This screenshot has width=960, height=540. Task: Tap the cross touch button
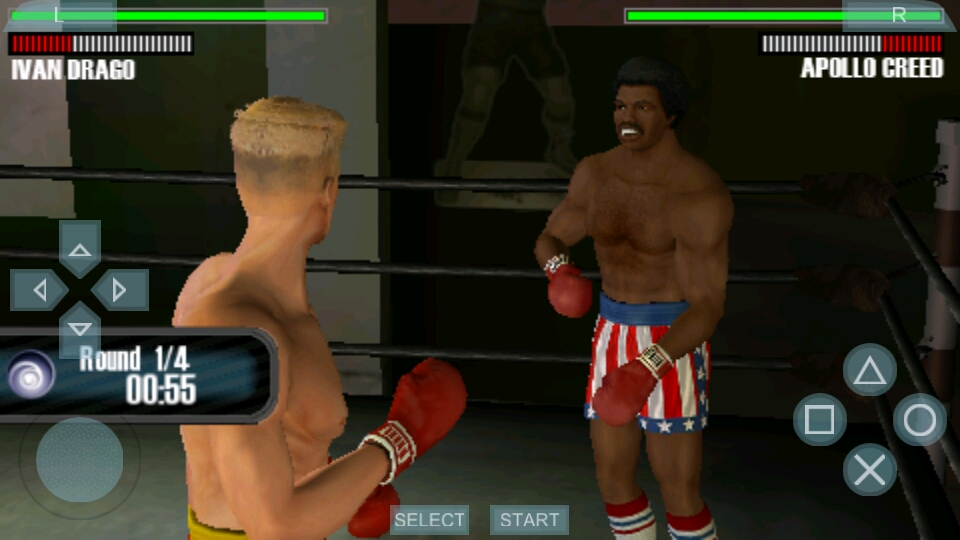click(869, 469)
